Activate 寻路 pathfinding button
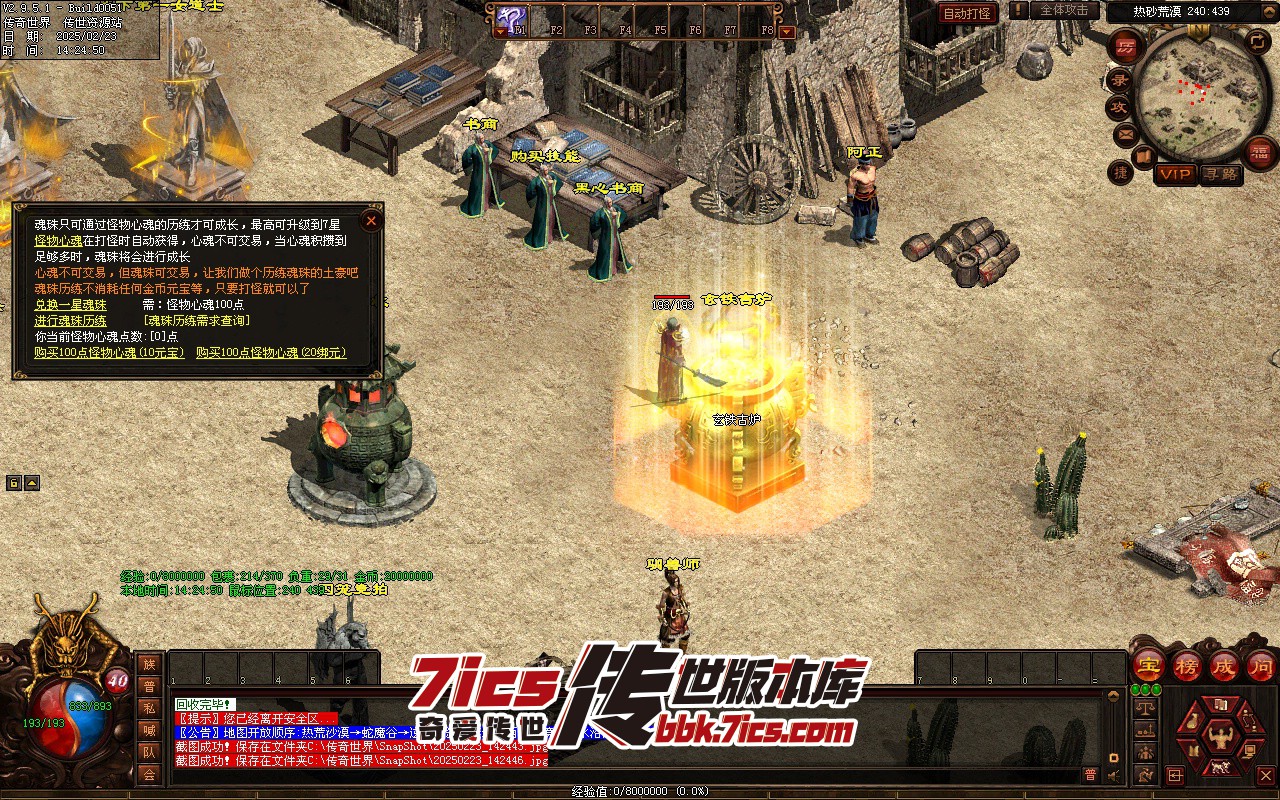1280x800 pixels. 1221,174
